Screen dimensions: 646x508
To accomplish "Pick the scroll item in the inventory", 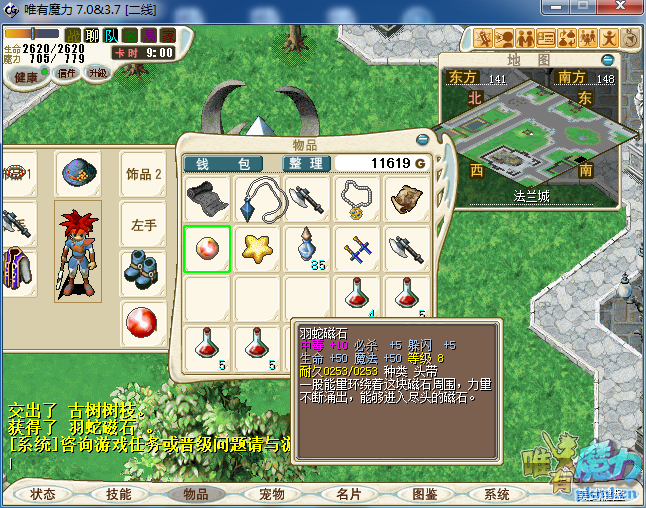I will point(207,200).
